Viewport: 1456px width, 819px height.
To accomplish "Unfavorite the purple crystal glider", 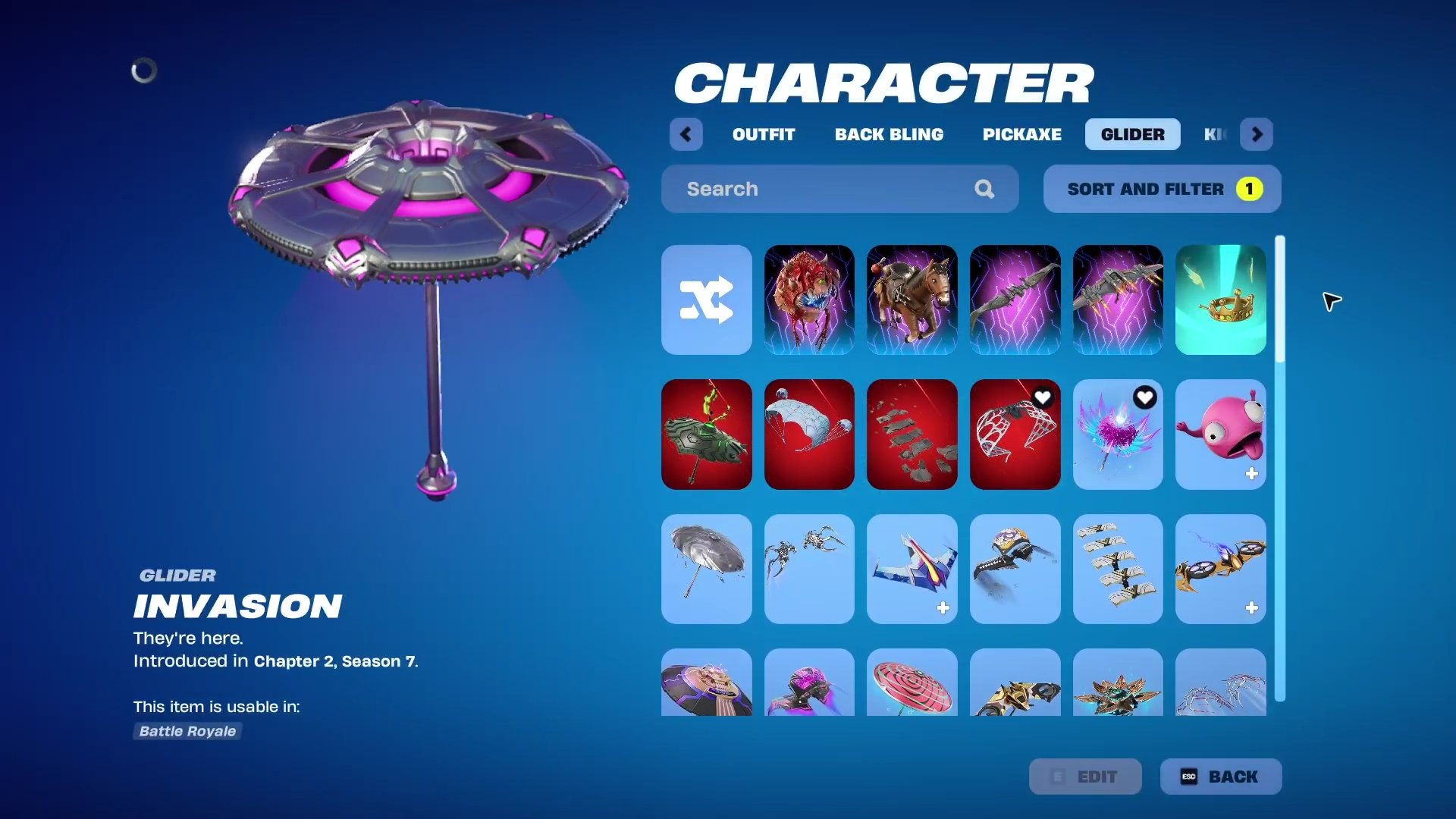I will tap(1145, 396).
